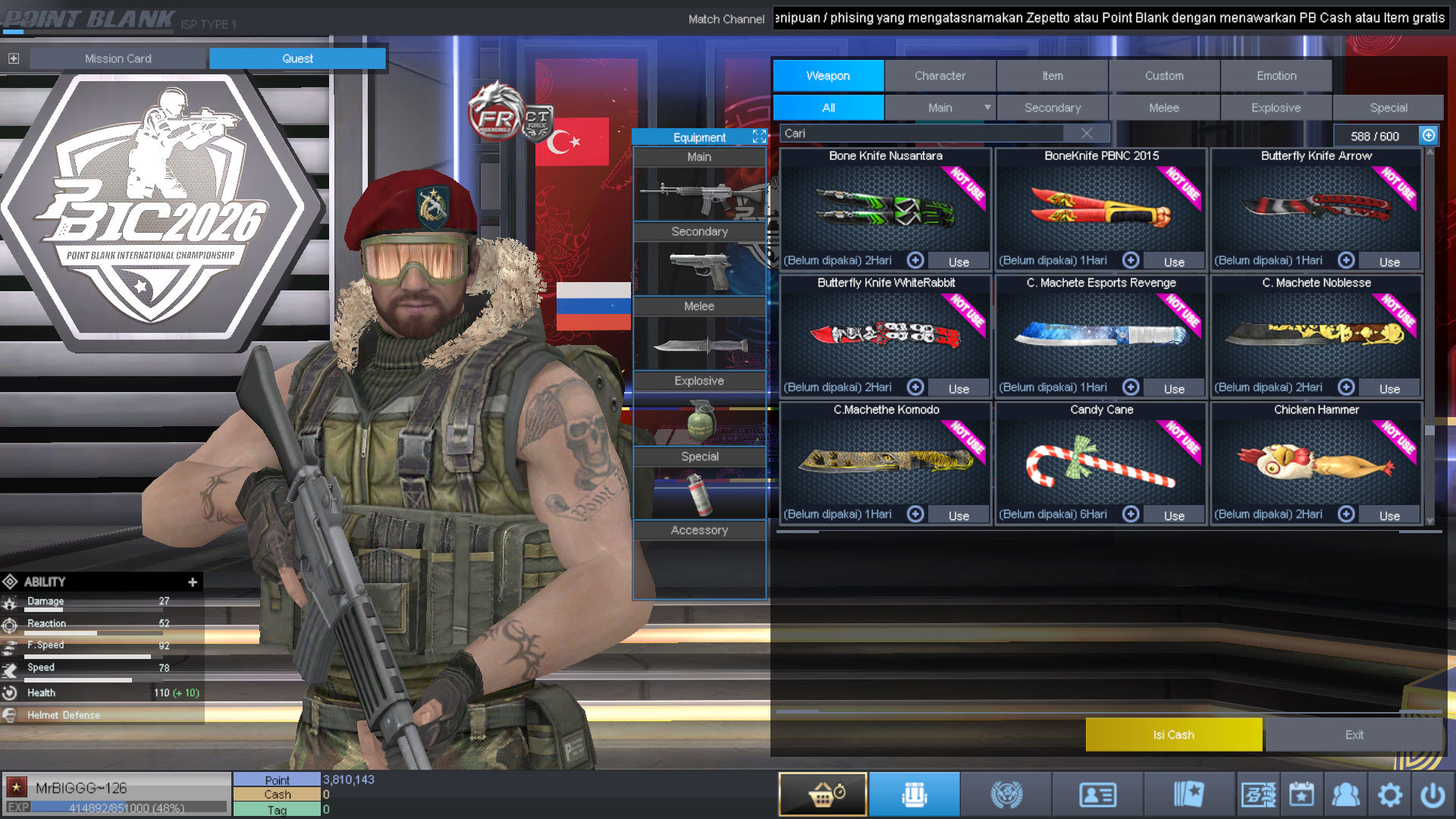Open the Main weapon dropdown filter

987,108
